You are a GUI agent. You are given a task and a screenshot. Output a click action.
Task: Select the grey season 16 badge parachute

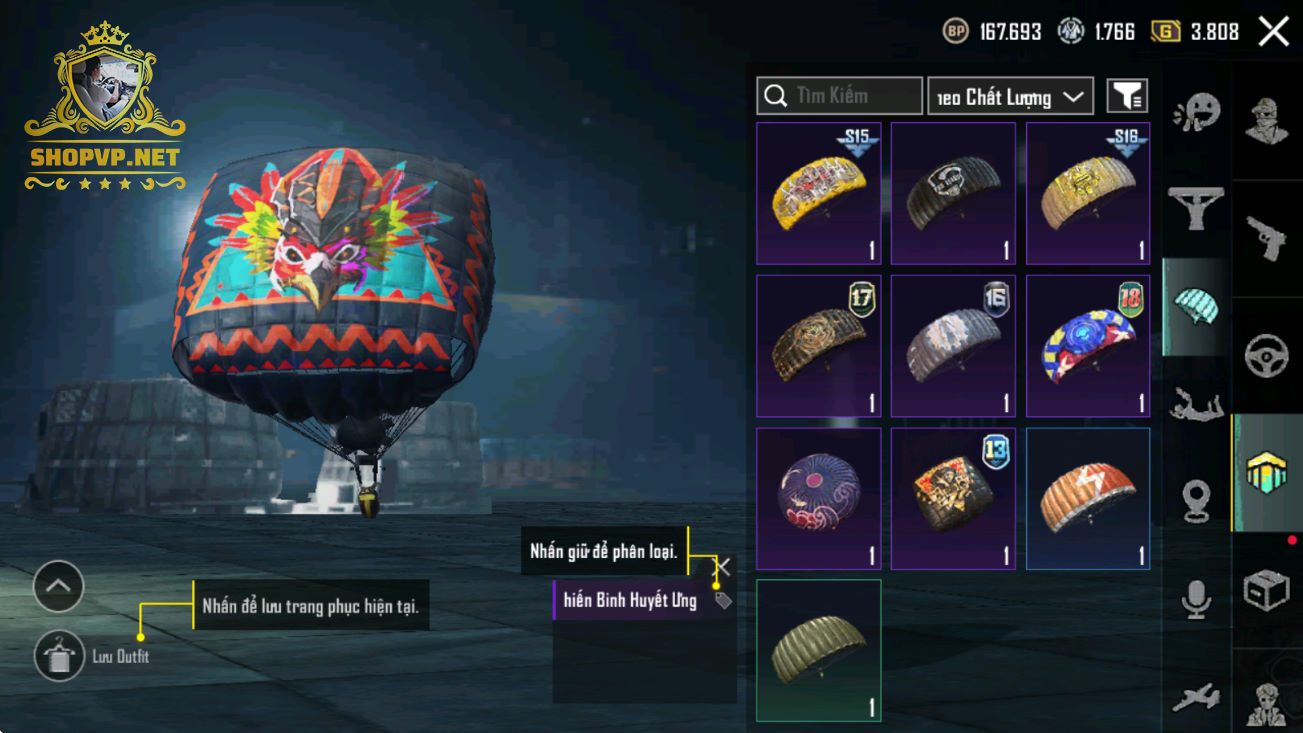click(953, 346)
